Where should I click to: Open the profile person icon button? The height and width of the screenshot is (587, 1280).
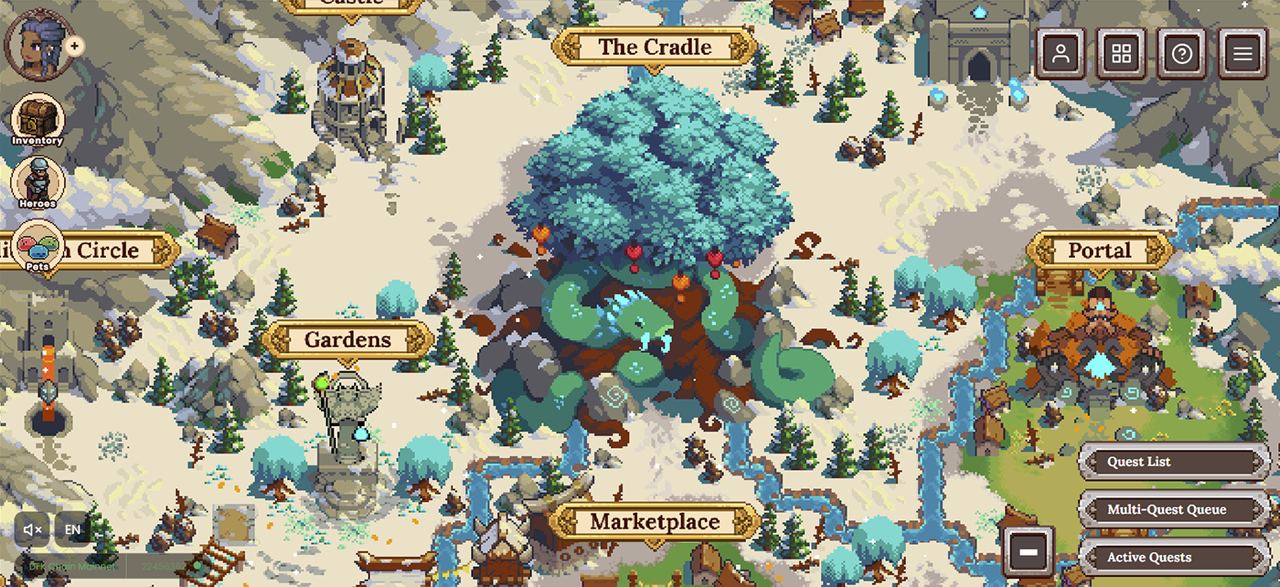[1061, 53]
